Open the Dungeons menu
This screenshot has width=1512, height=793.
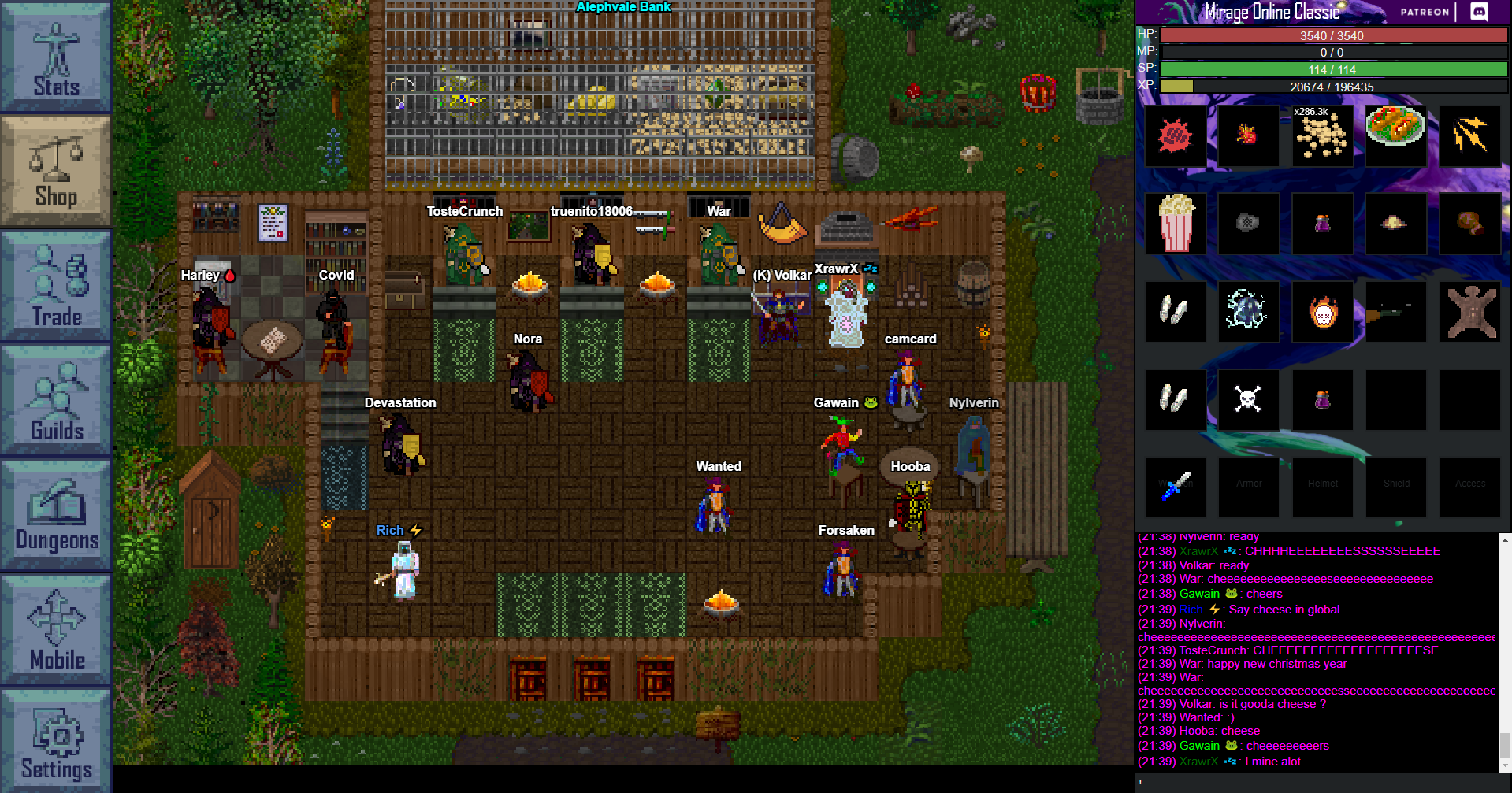(x=56, y=512)
